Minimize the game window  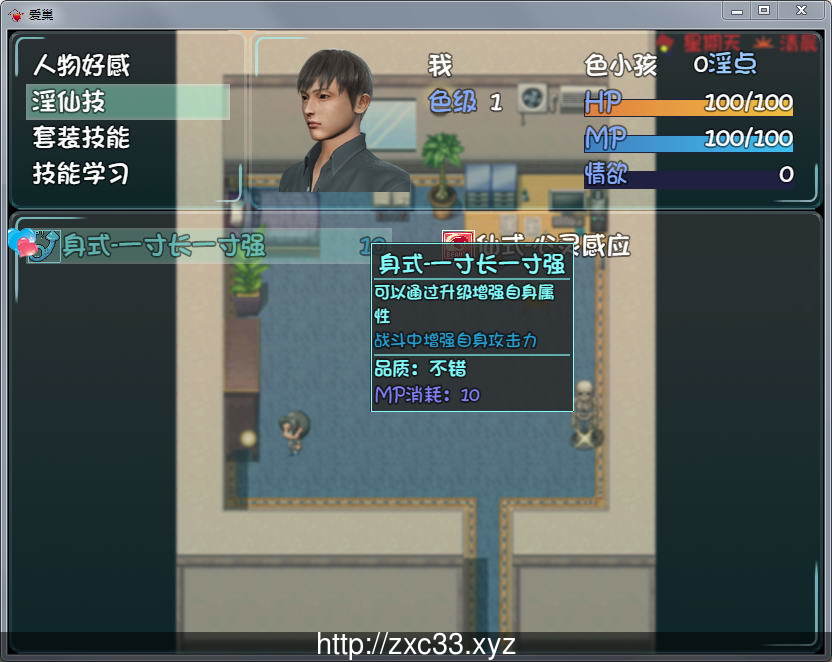coord(737,10)
